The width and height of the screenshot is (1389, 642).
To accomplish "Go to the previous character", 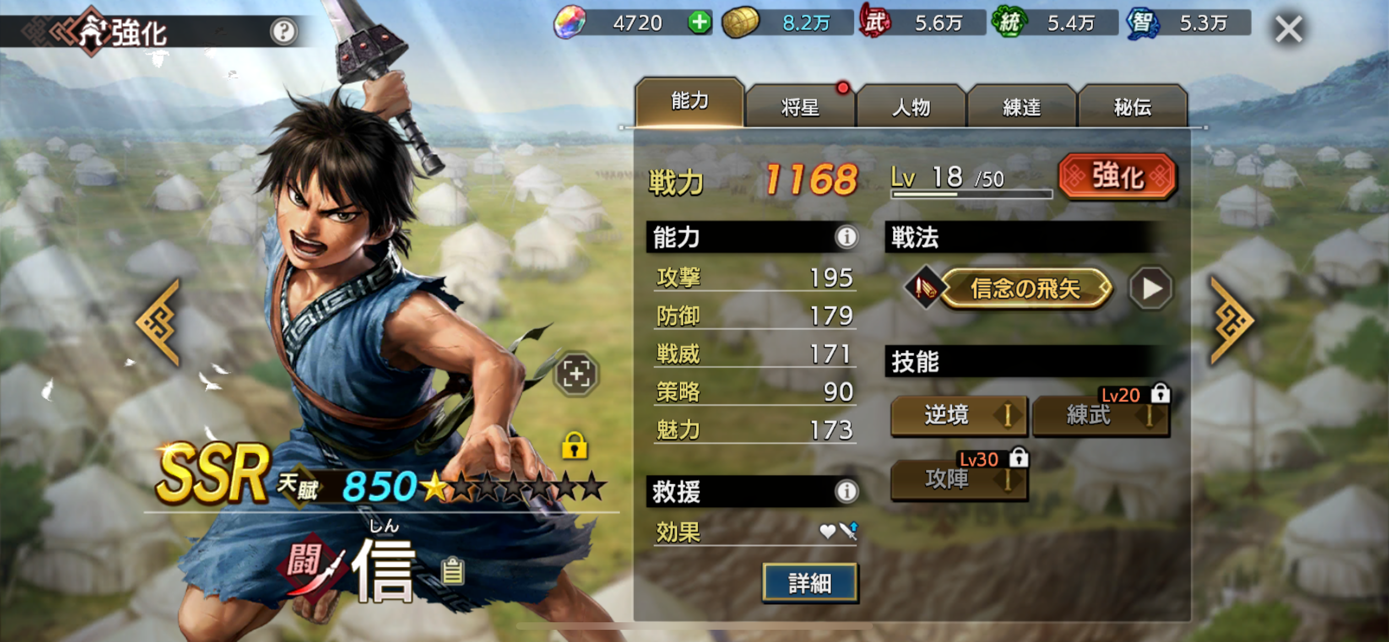I will tap(160, 322).
